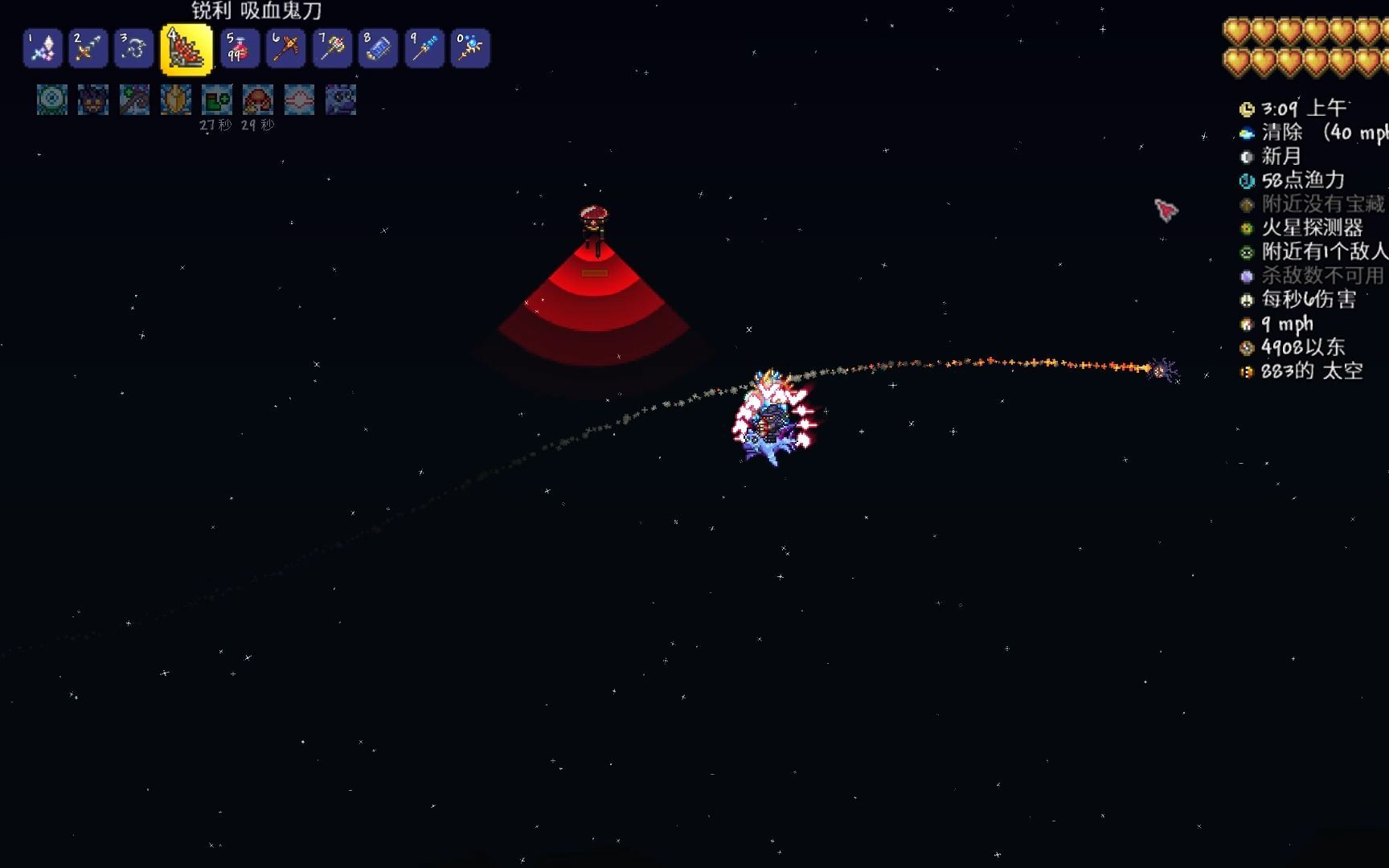Choose the blue gem staff in slot 9
This screenshot has width=1389, height=868.
(x=424, y=48)
